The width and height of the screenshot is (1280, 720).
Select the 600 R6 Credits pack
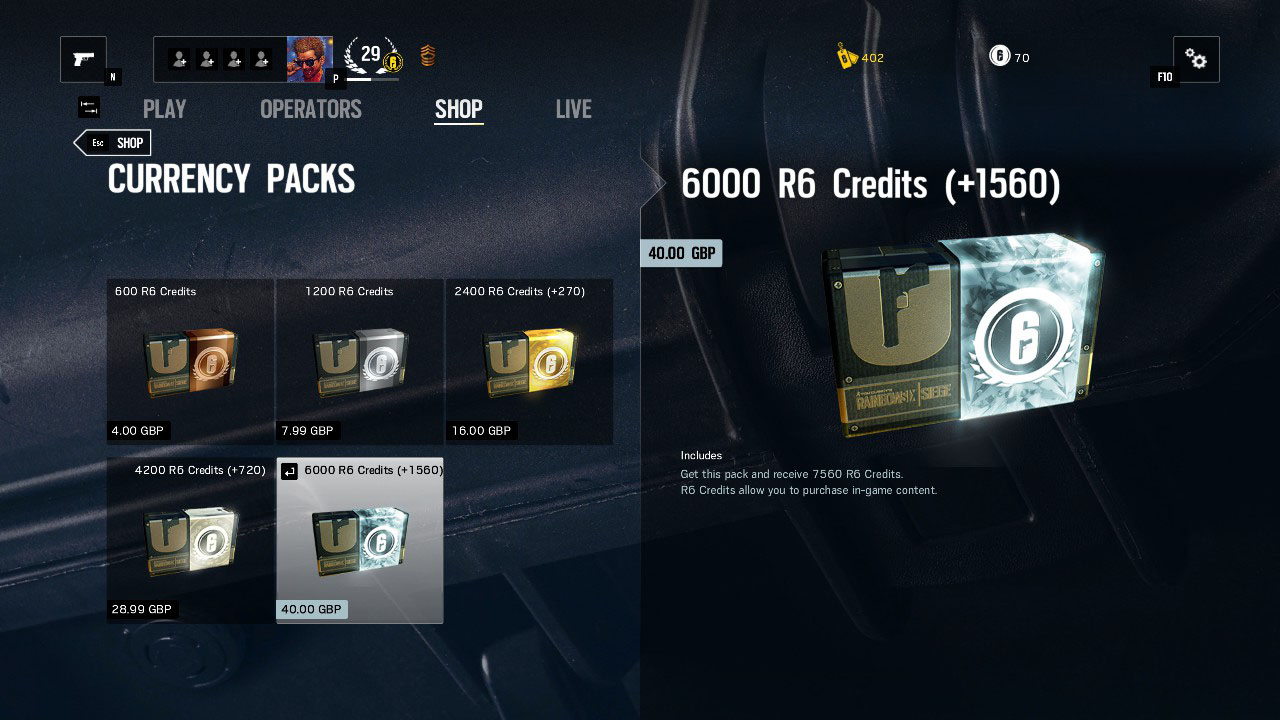point(190,361)
